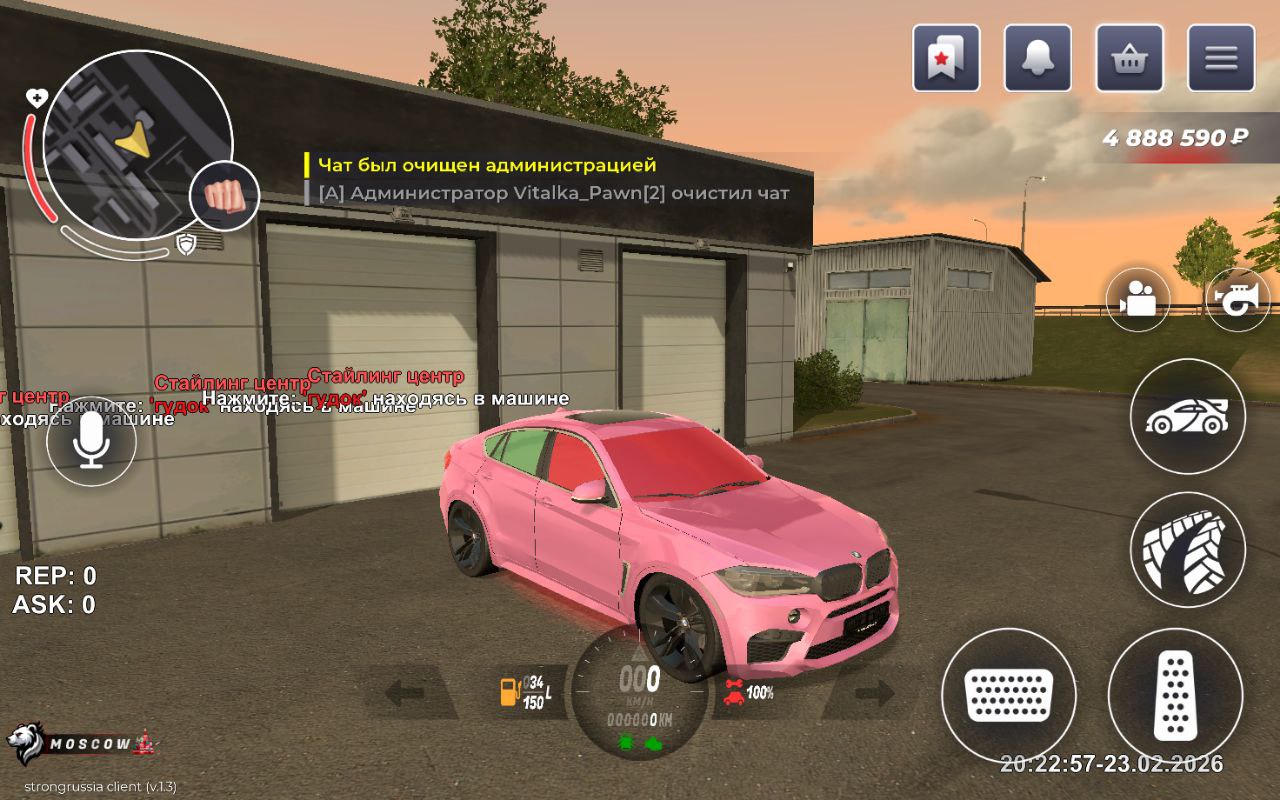Honk the car horn button

coord(1237,299)
